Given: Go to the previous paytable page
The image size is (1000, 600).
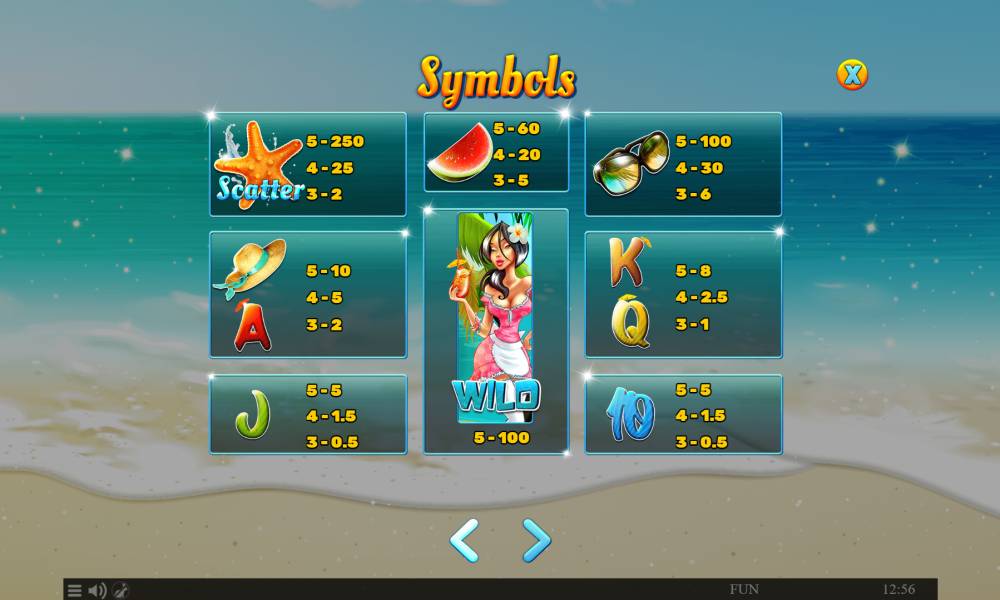Looking at the screenshot, I should click(463, 540).
